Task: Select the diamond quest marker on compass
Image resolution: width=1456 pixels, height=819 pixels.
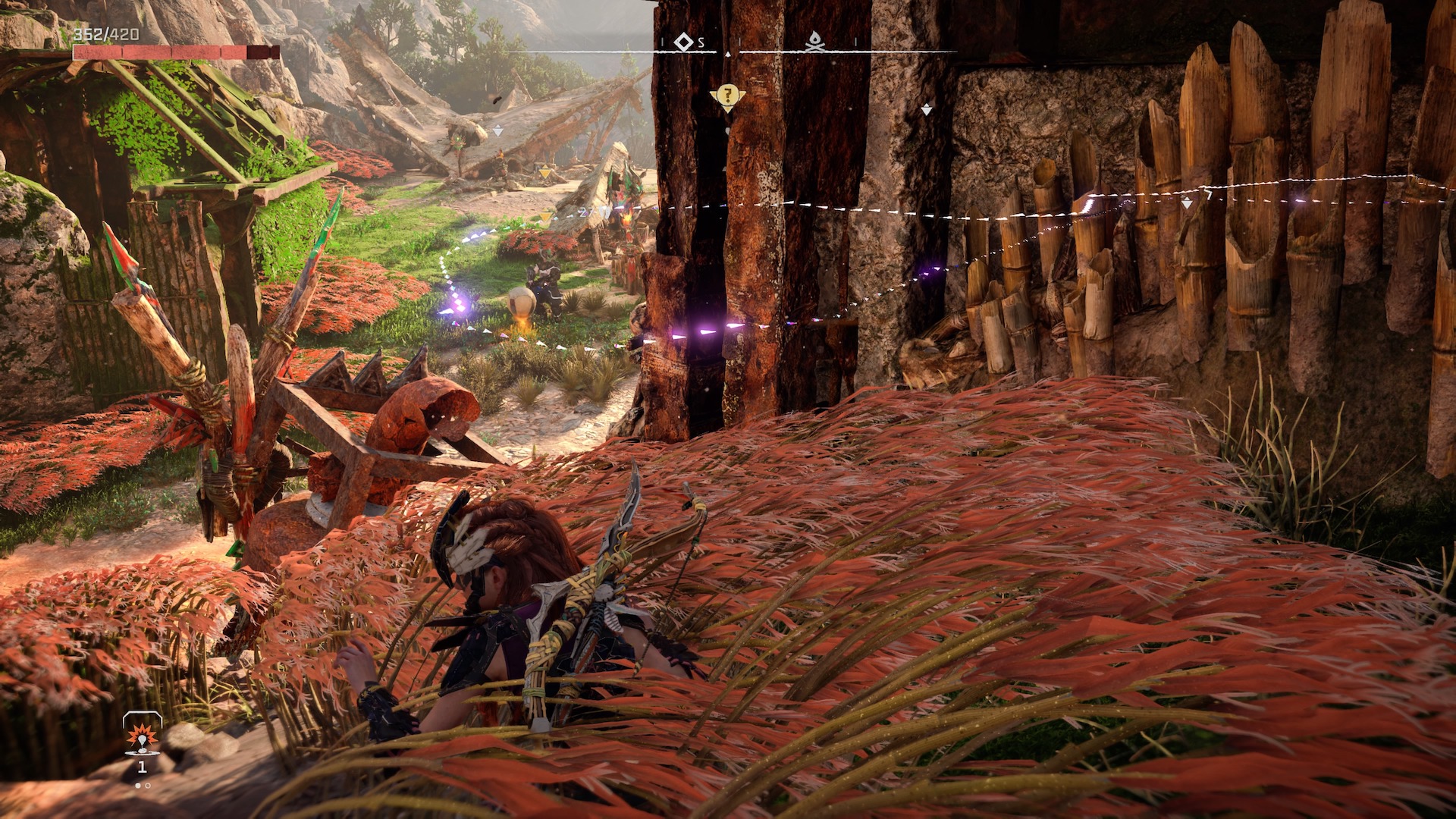Action: point(684,42)
